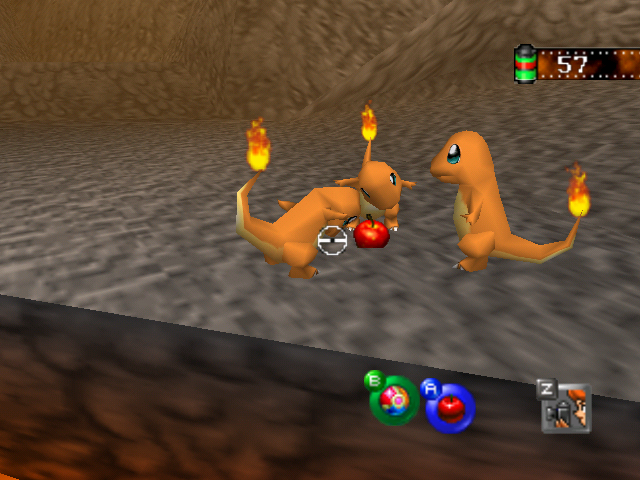This screenshot has height=480, width=640.
Task: Choose the apple food item icon
Action: [450, 407]
